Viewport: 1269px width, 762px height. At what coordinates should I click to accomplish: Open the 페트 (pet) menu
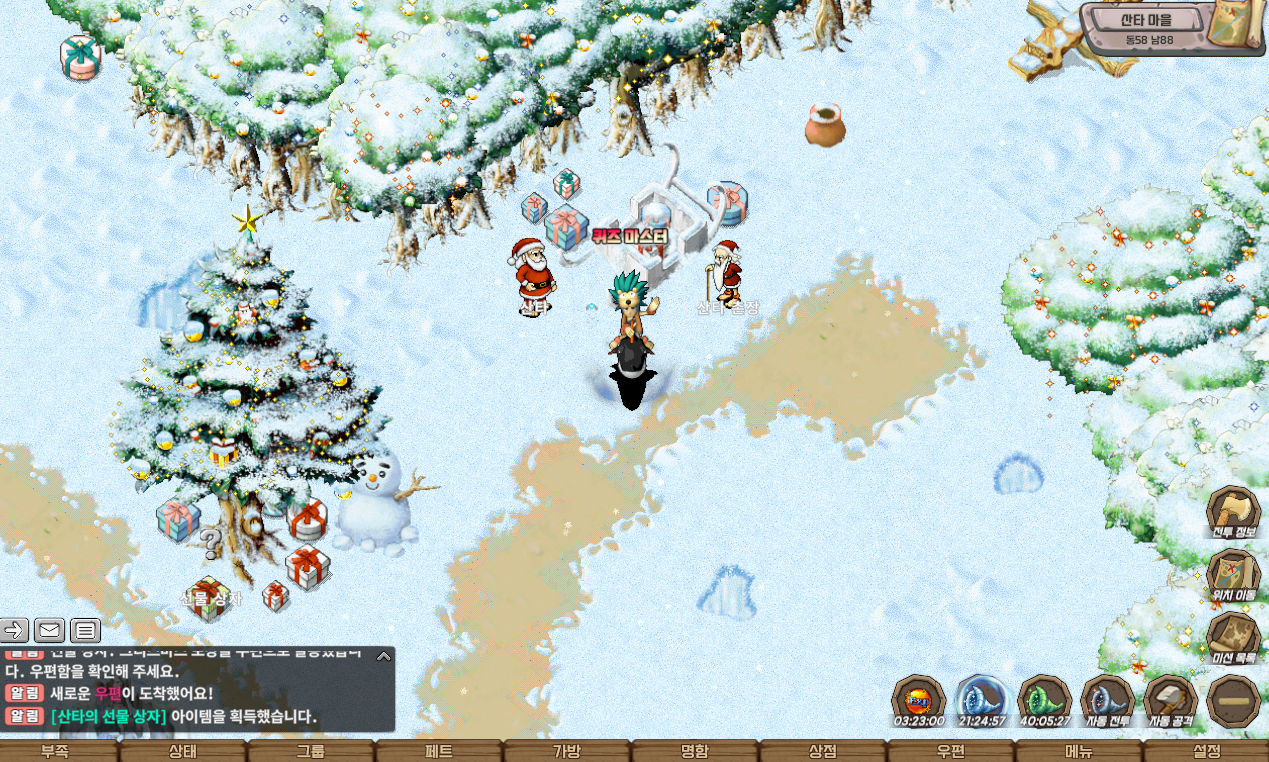point(438,751)
